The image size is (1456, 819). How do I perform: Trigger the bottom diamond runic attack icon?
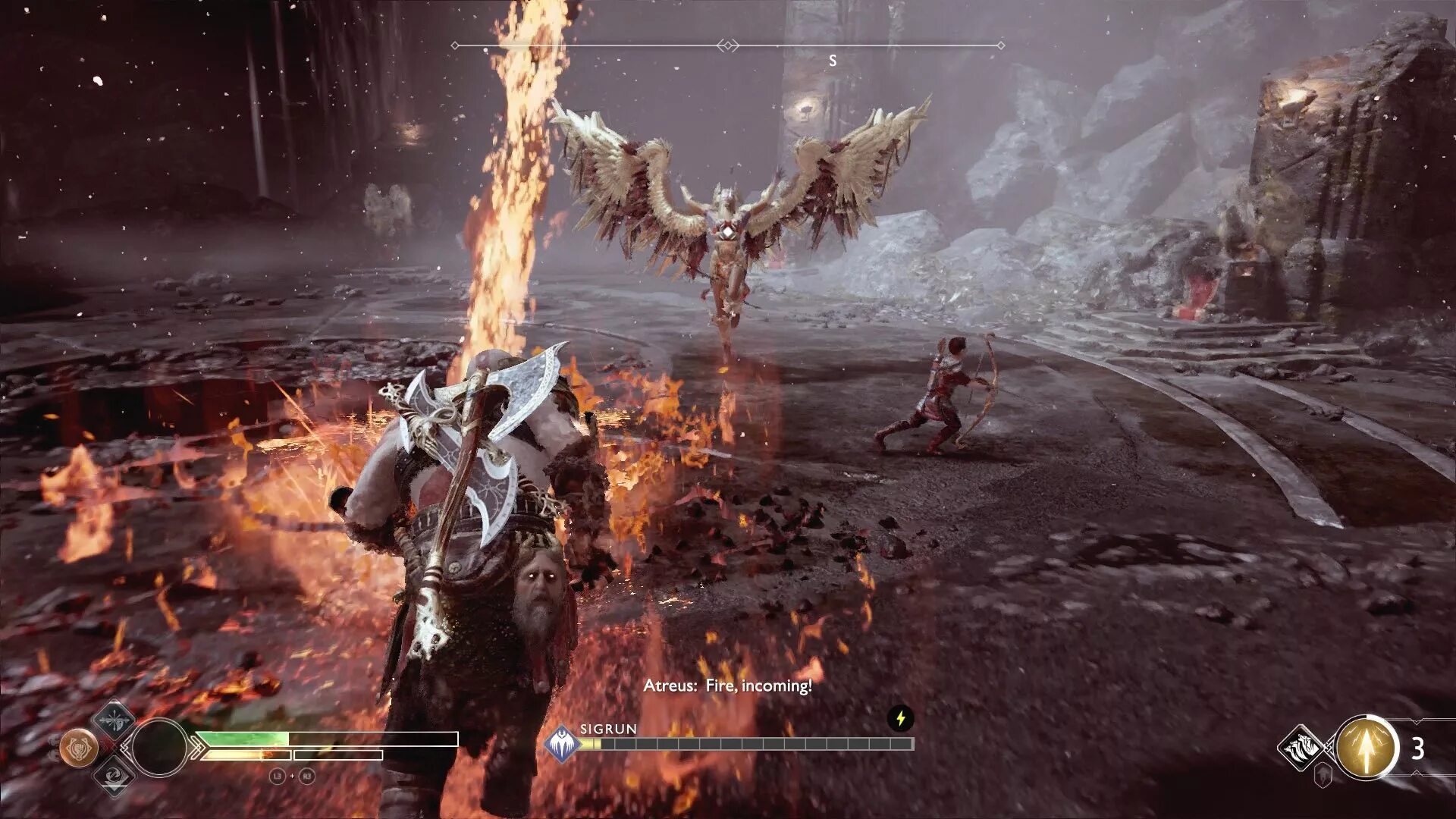[x=114, y=776]
